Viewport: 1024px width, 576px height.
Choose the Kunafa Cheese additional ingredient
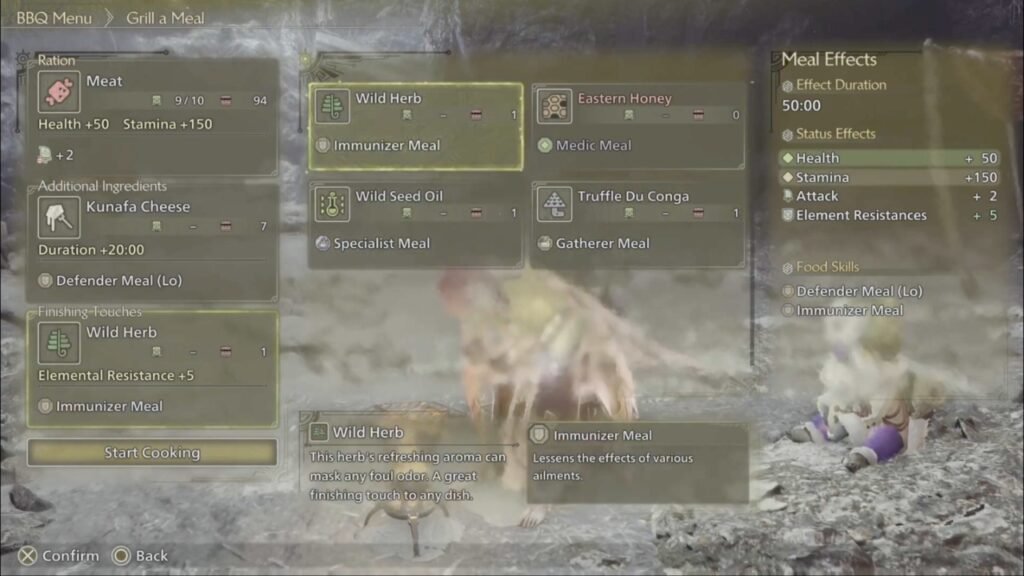(152, 243)
